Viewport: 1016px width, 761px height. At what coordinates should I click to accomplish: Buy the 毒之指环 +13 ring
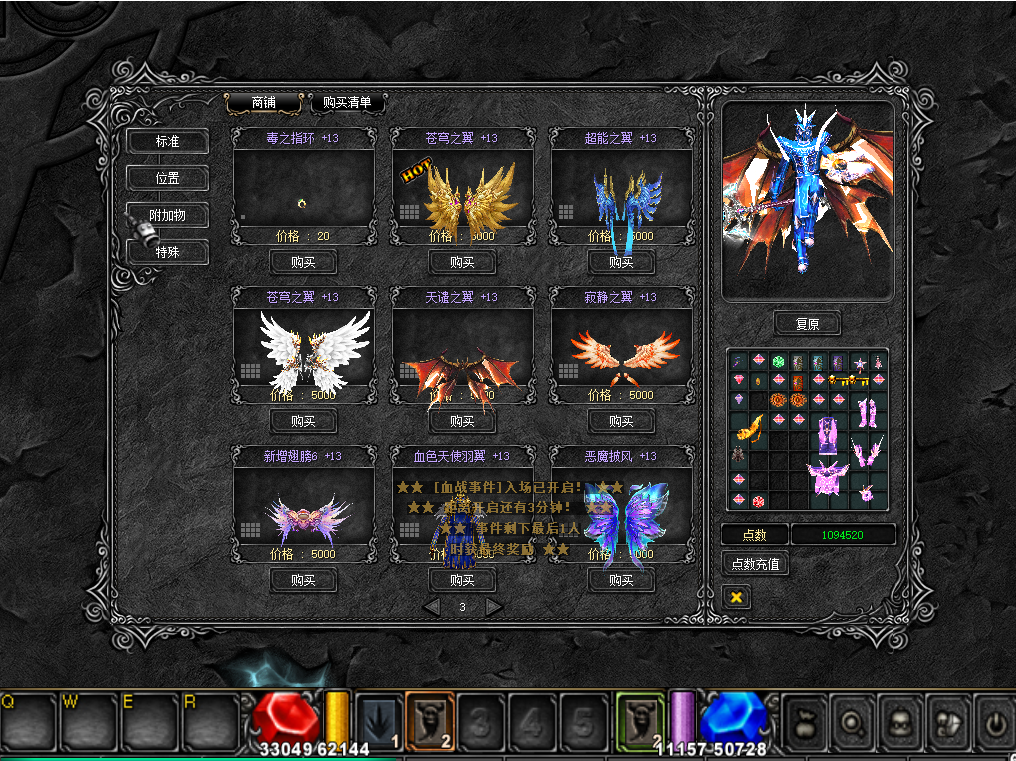tap(303, 262)
